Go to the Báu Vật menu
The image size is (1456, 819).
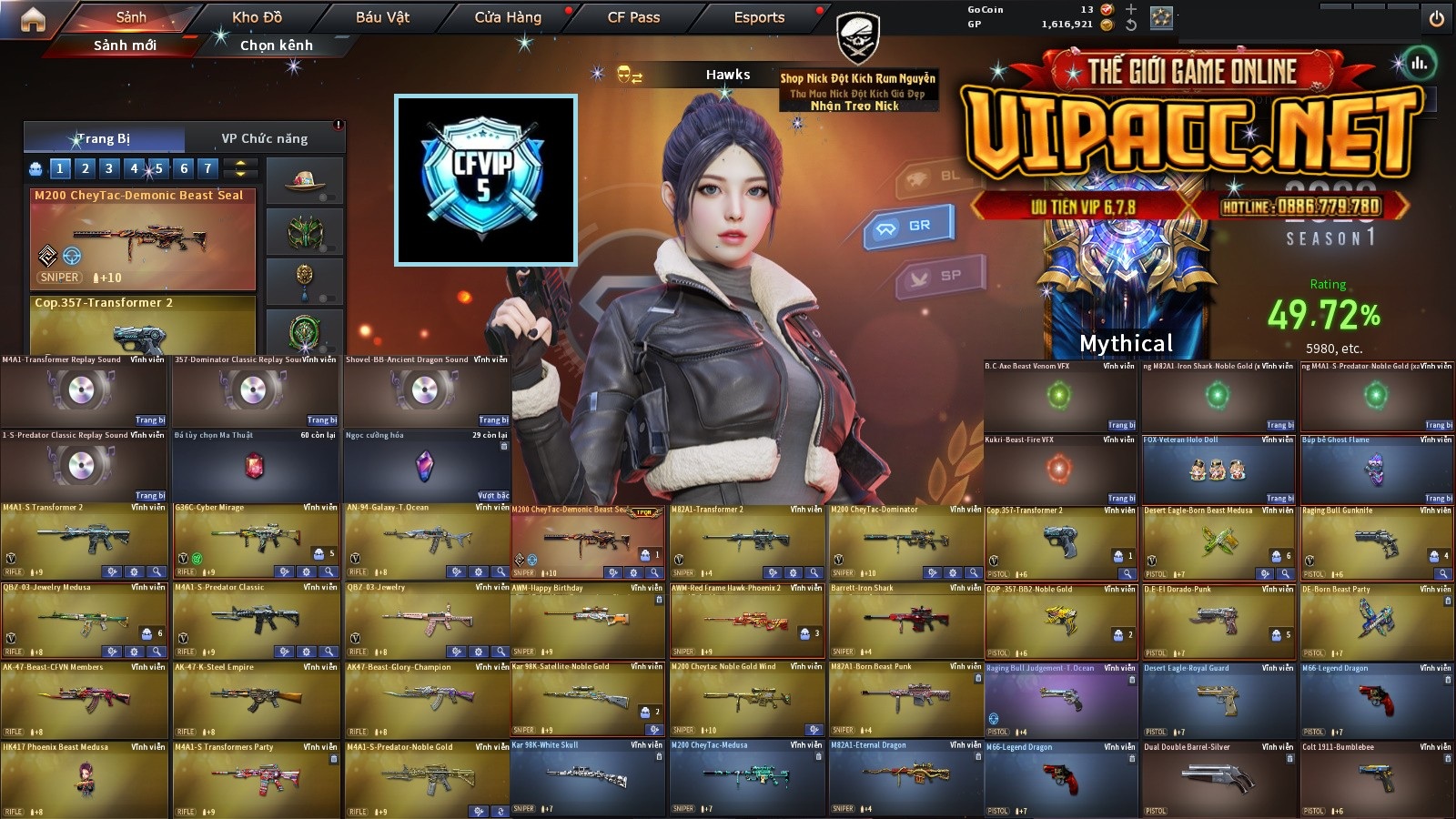tap(382, 17)
